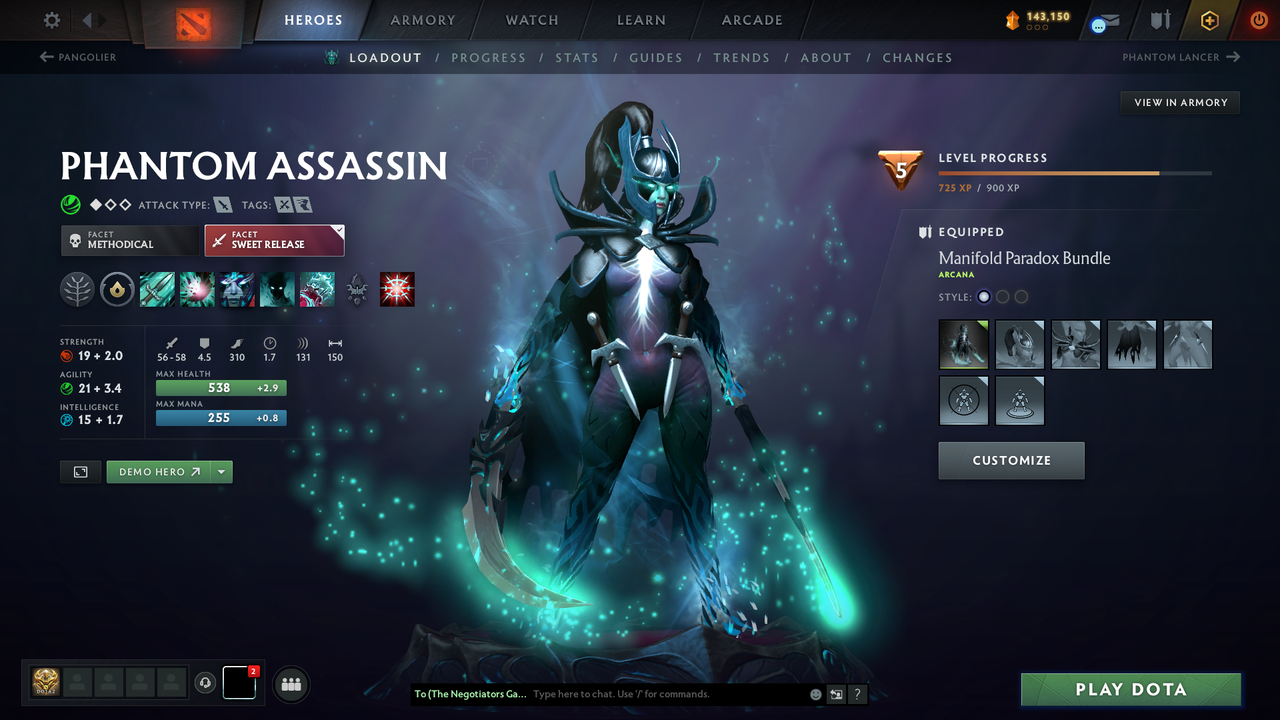Click the PLAY DOTA button
The width and height of the screenshot is (1280, 720).
click(x=1130, y=689)
